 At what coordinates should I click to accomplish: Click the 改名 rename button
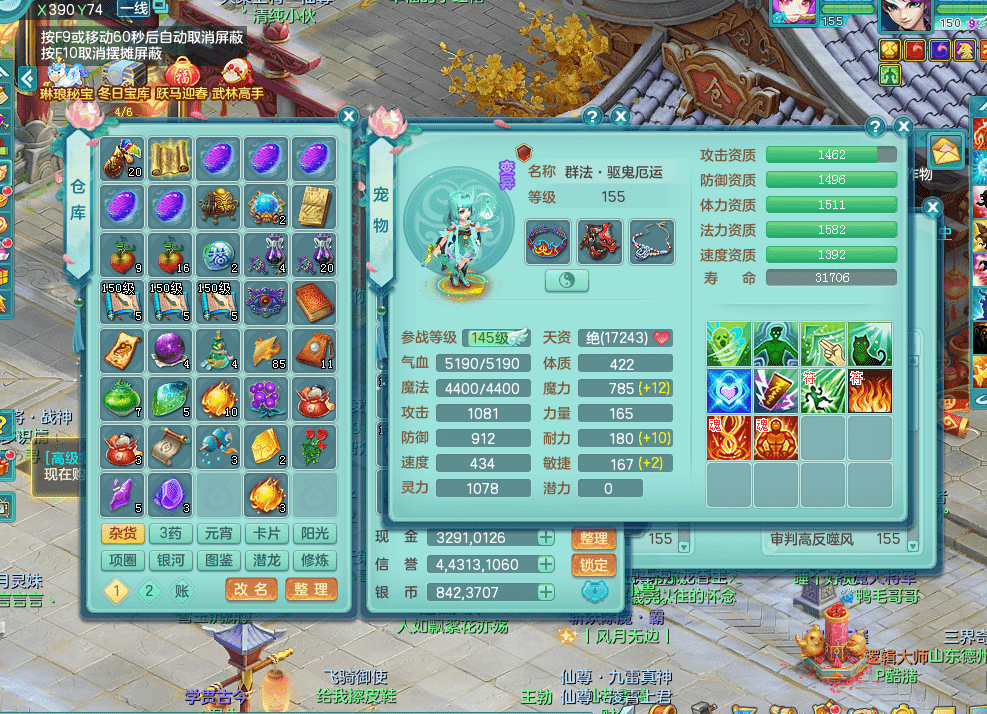[x=250, y=589]
